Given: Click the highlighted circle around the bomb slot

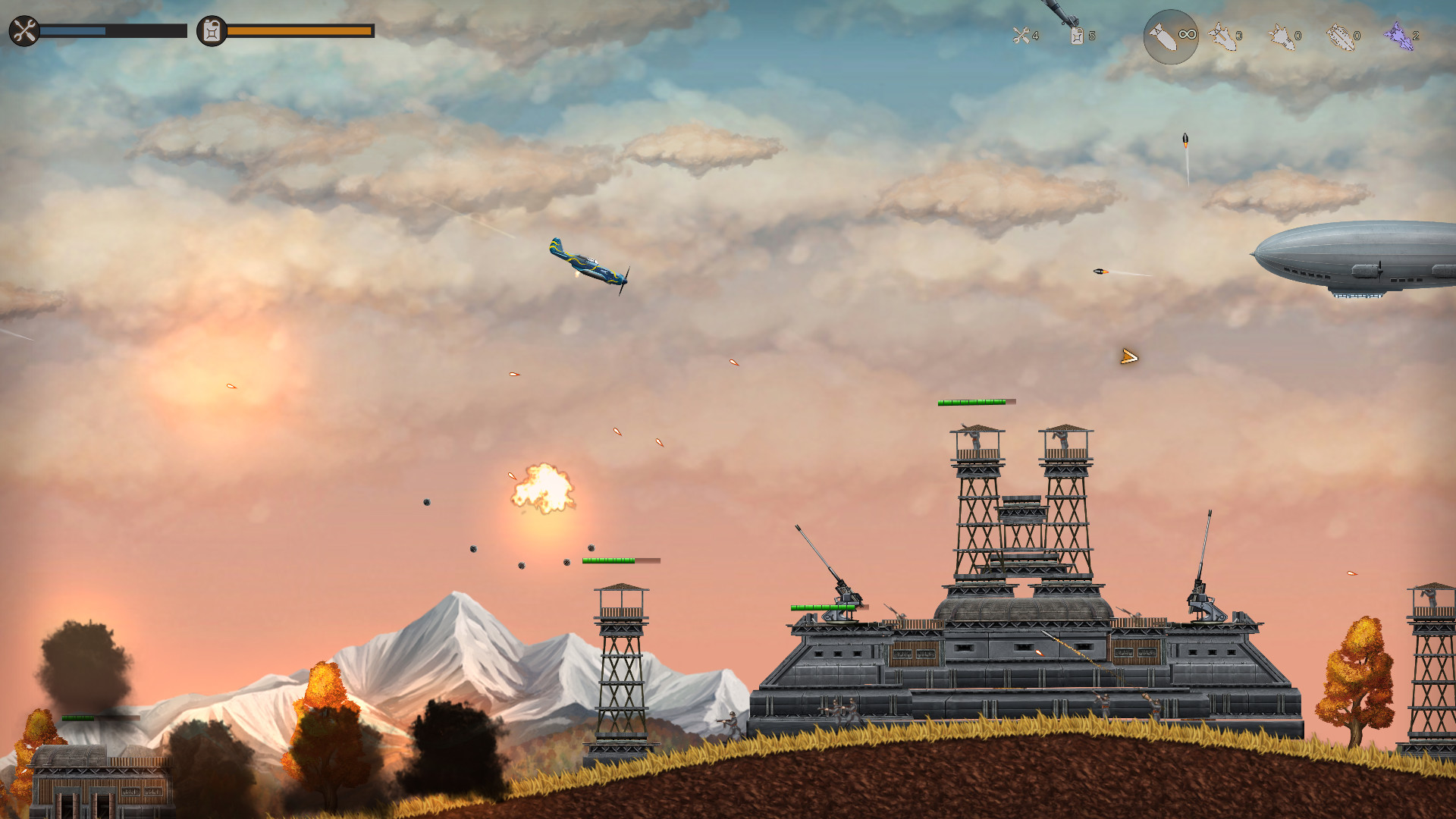Looking at the screenshot, I should pyautogui.click(x=1170, y=37).
